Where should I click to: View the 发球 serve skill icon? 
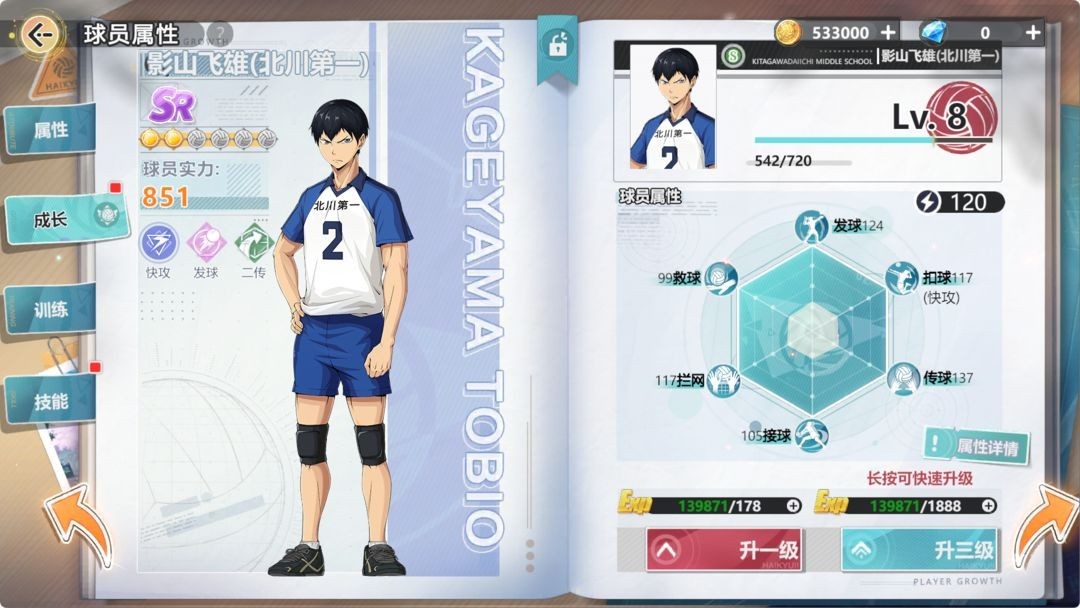205,243
